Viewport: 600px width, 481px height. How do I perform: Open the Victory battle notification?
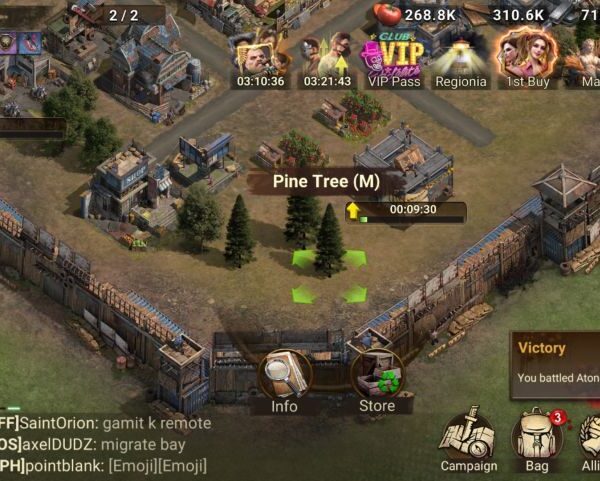click(x=556, y=363)
